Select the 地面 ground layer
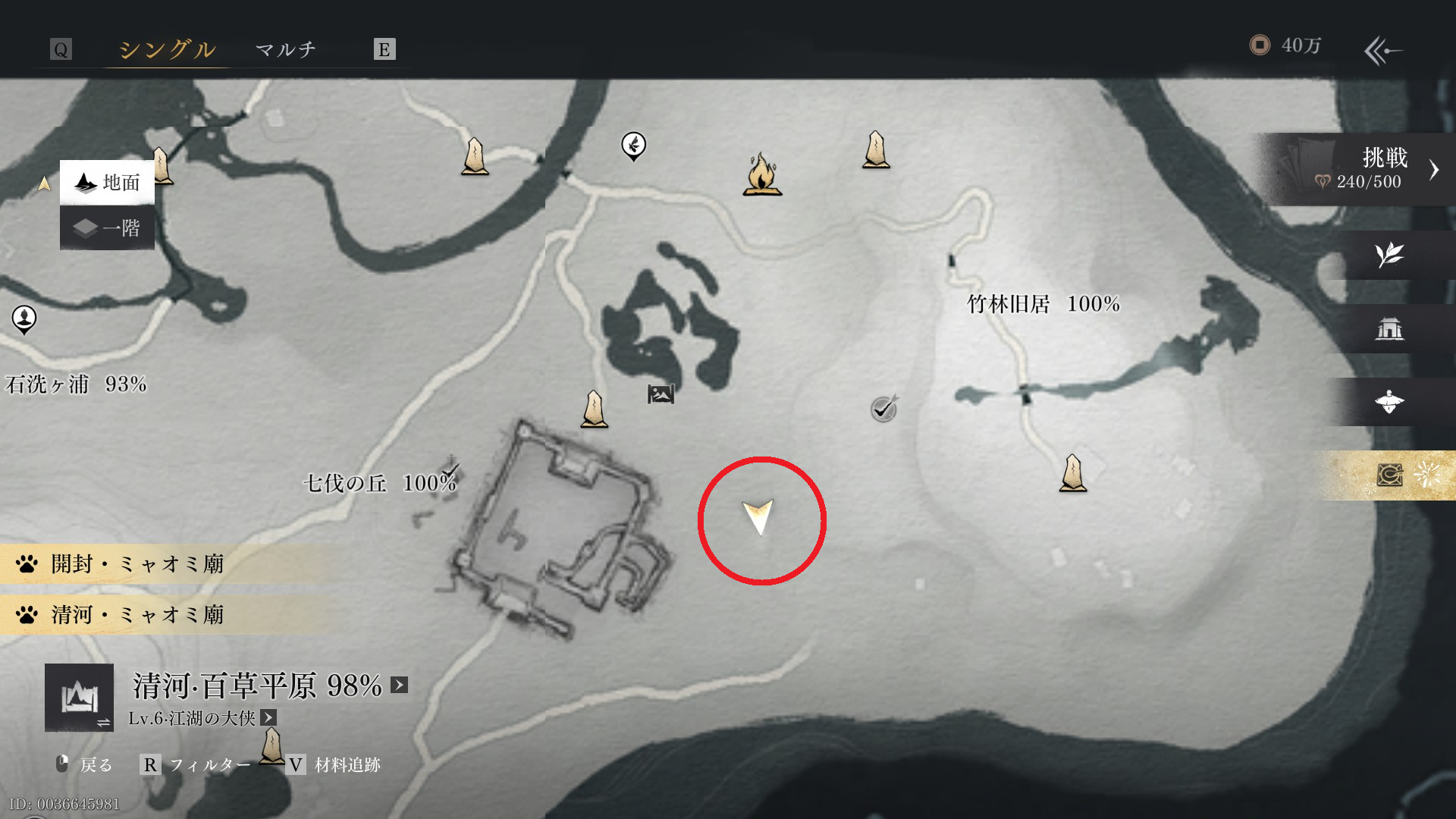Image resolution: width=1456 pixels, height=819 pixels. [108, 183]
